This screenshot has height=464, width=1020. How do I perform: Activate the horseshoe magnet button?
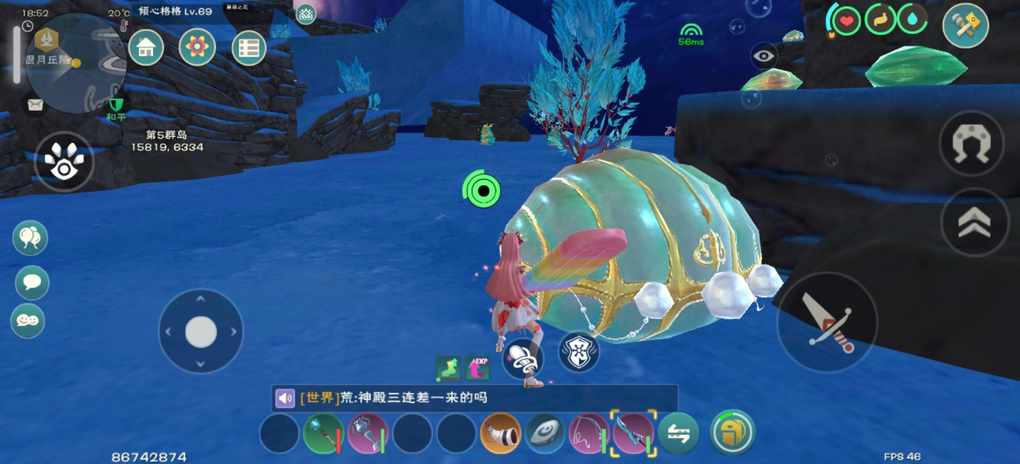point(971,144)
